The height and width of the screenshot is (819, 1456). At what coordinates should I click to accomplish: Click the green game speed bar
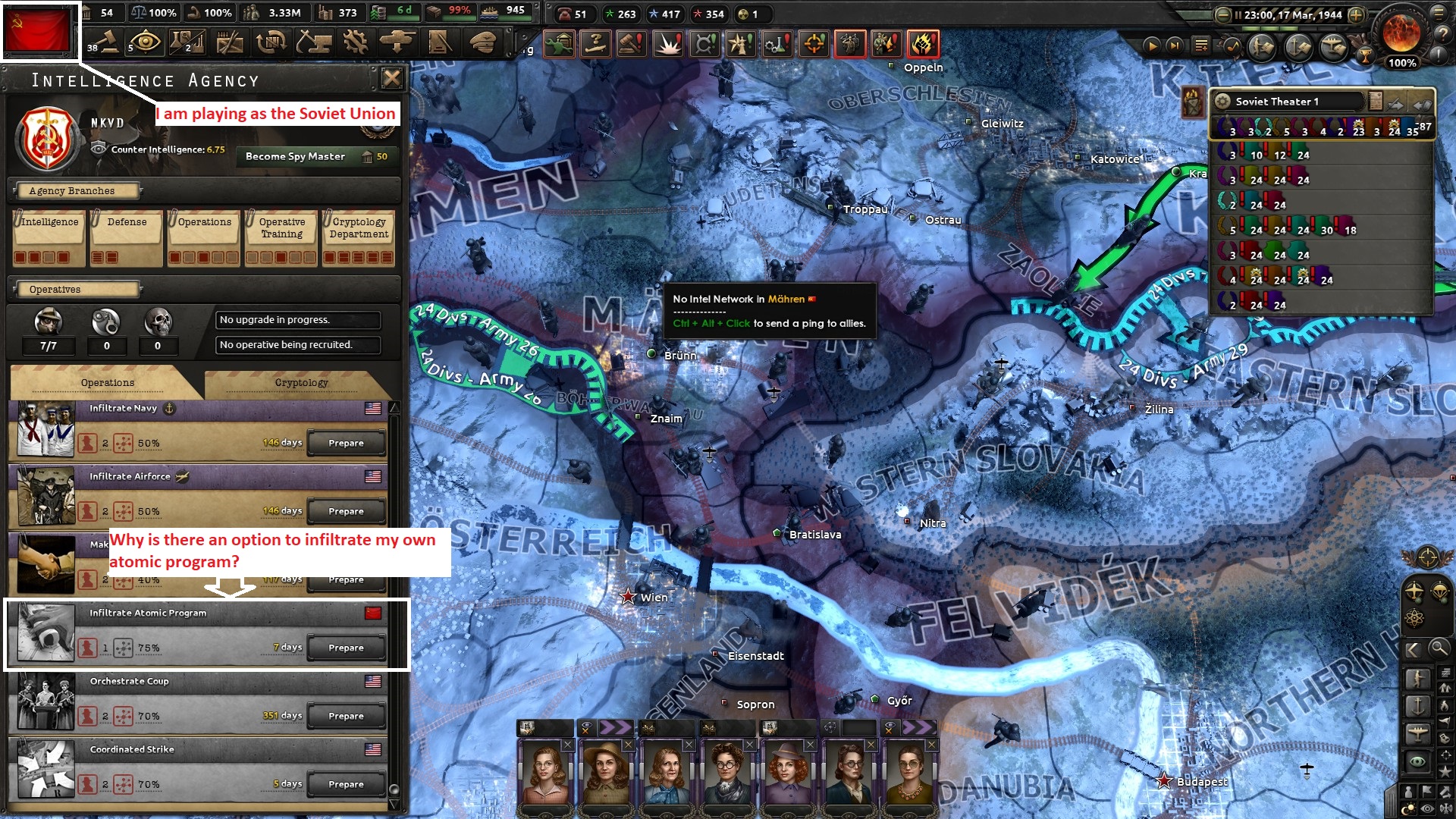pos(1270,28)
